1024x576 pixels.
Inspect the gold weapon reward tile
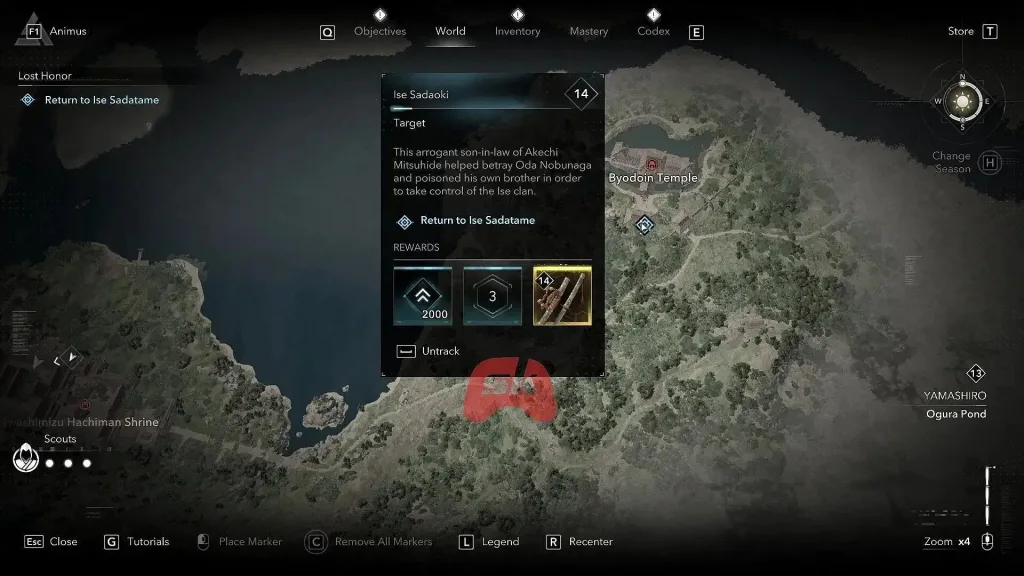tap(562, 295)
